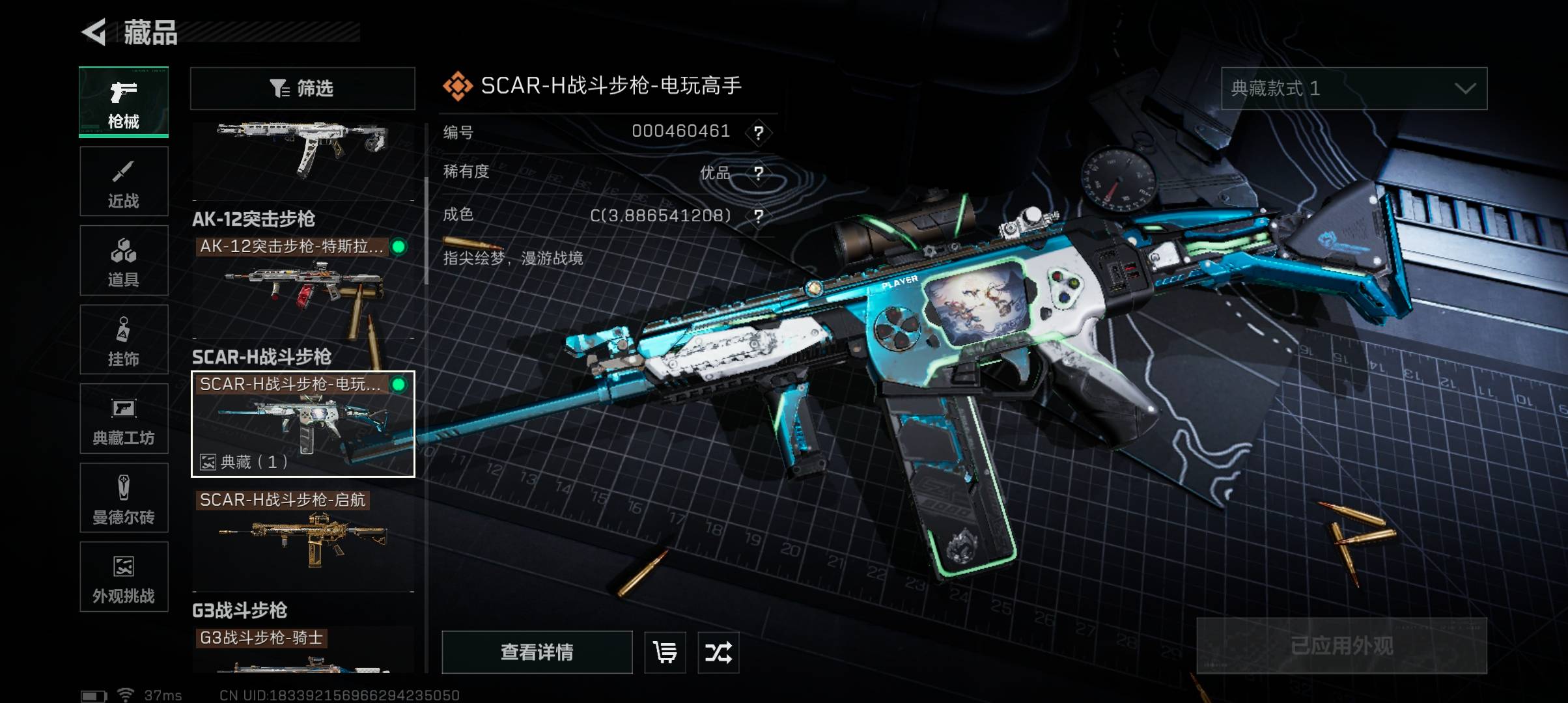Switch to the 曼德尔砖 tab

coord(124,498)
